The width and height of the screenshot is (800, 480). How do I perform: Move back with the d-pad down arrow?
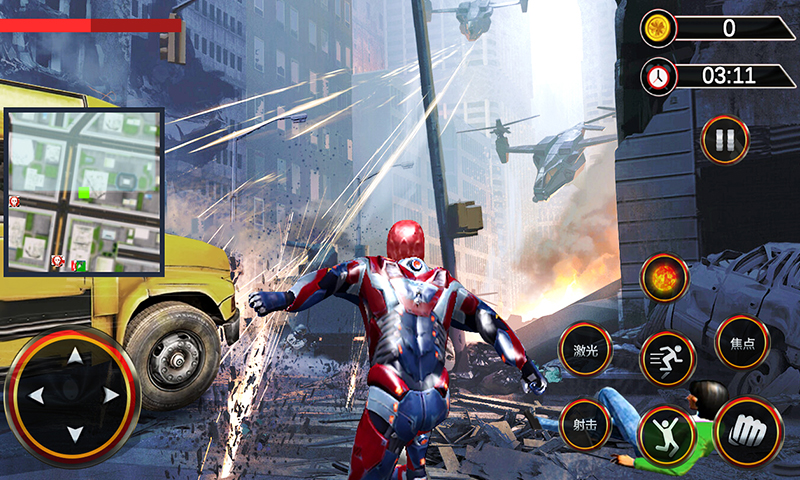(73, 433)
